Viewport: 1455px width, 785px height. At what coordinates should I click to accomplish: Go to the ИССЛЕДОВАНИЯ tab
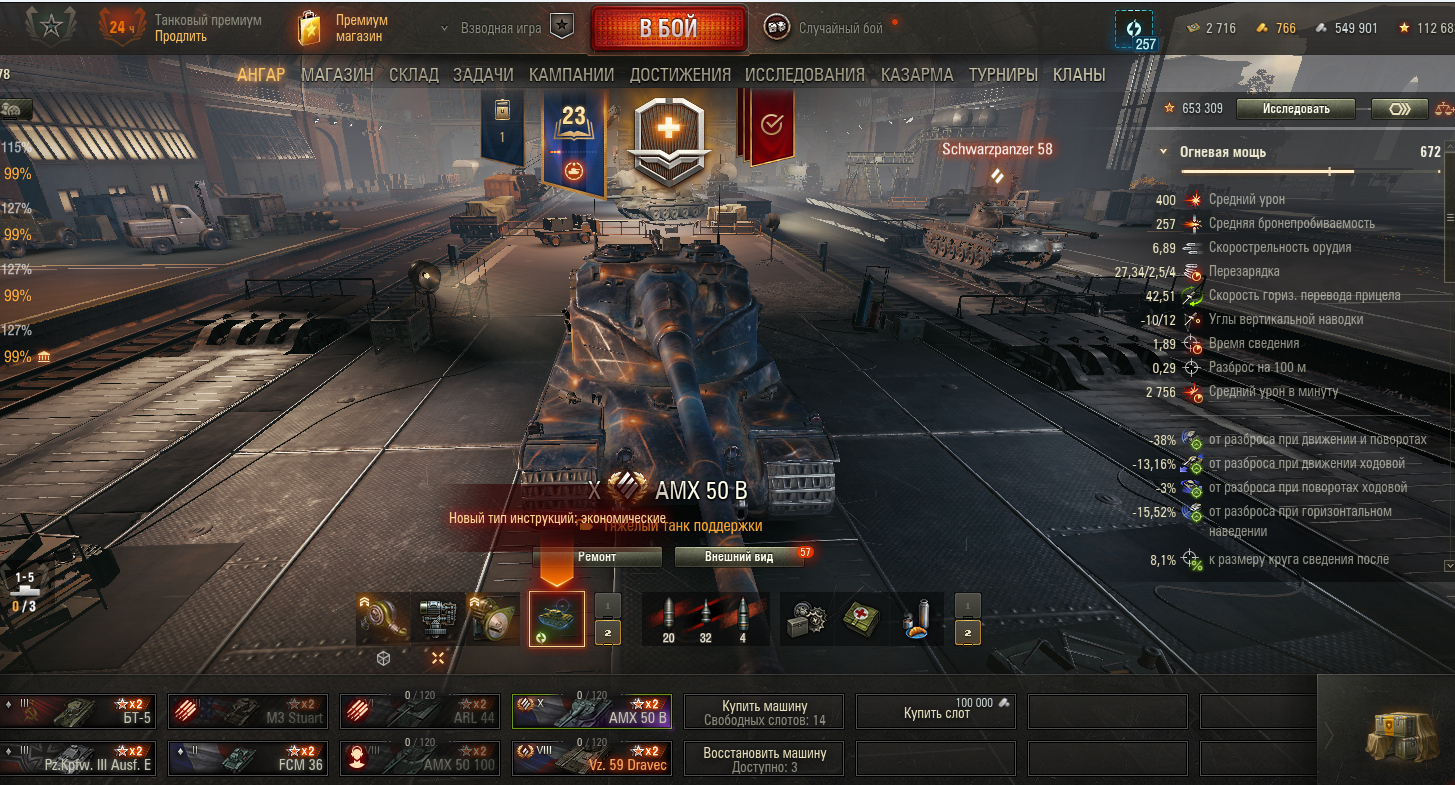point(804,75)
